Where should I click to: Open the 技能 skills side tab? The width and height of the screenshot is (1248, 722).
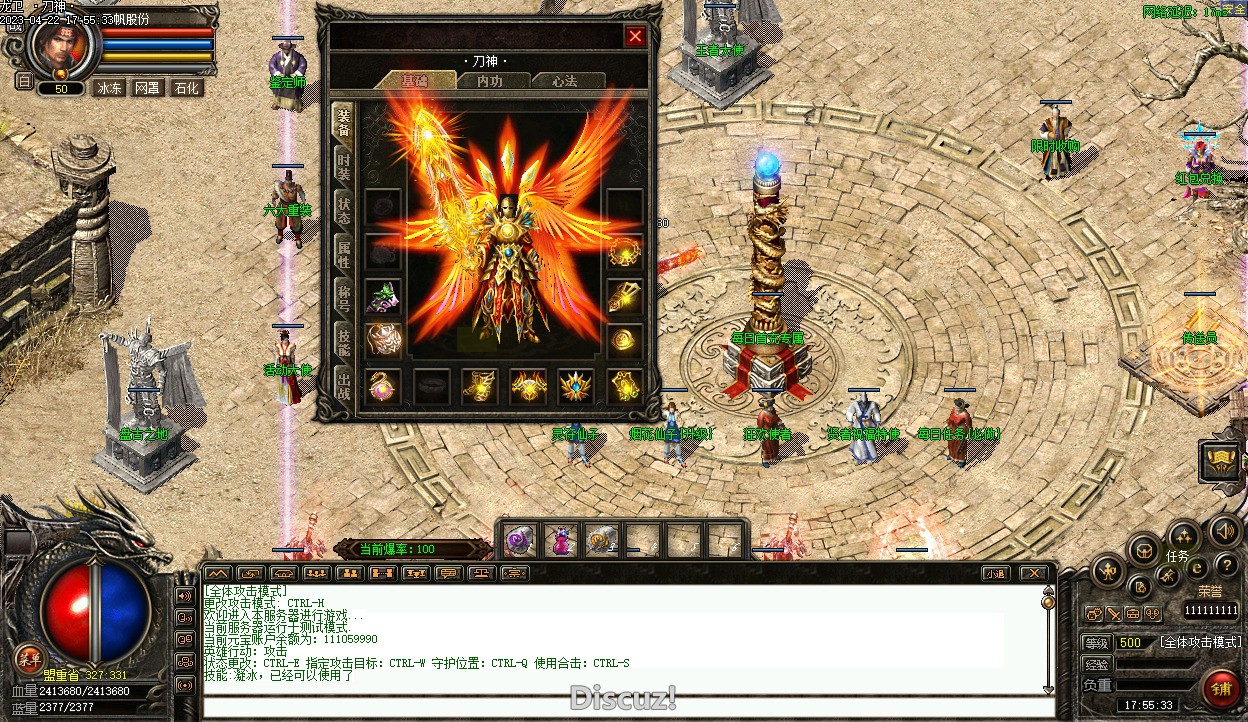343,341
